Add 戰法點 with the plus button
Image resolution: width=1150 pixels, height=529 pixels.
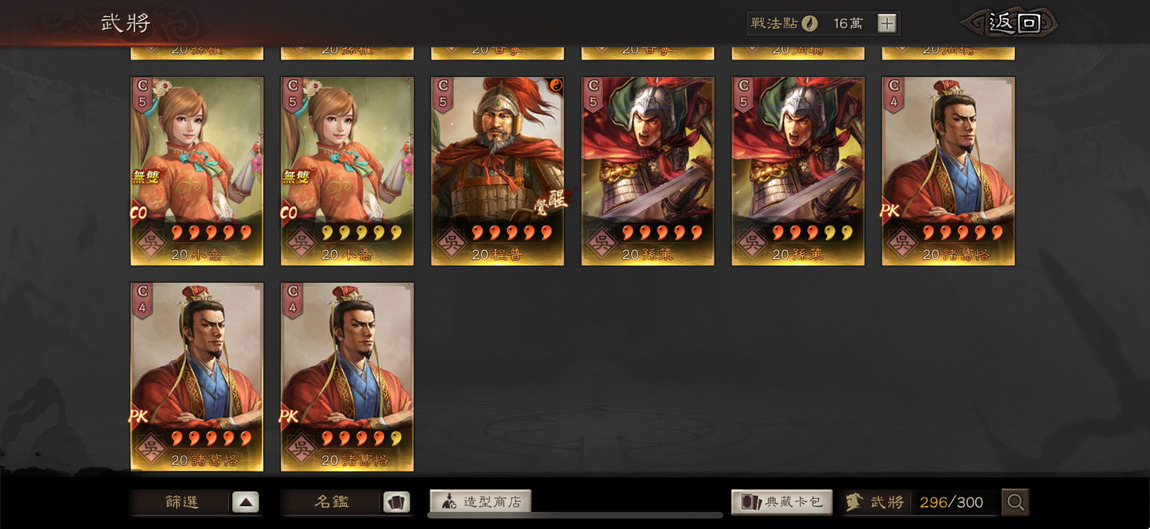coord(887,23)
